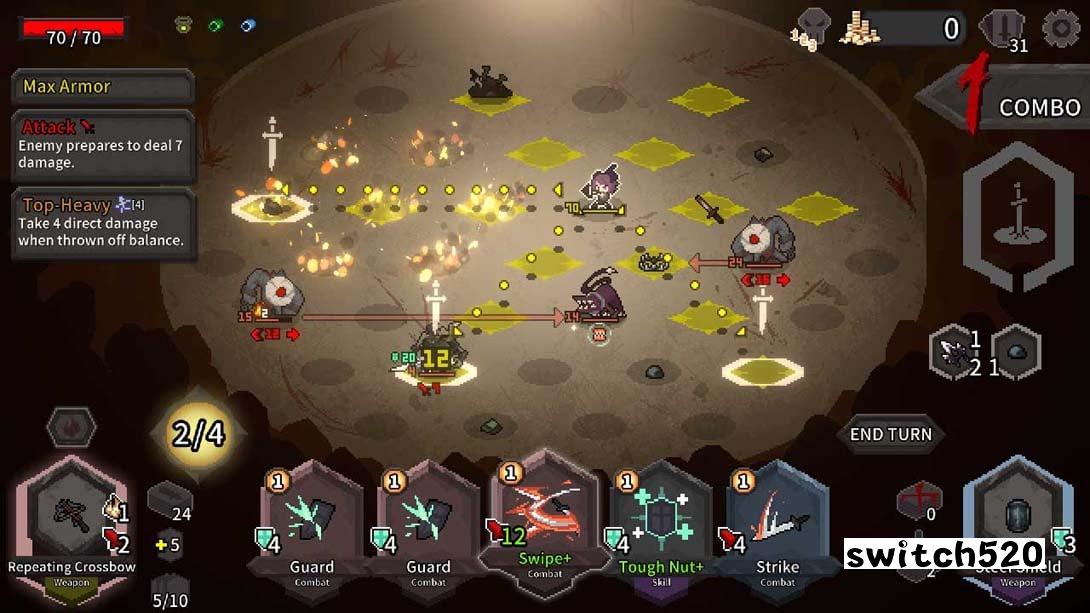Inspect the enemy Attack intent panel
The height and width of the screenshot is (613, 1090).
tap(102, 145)
